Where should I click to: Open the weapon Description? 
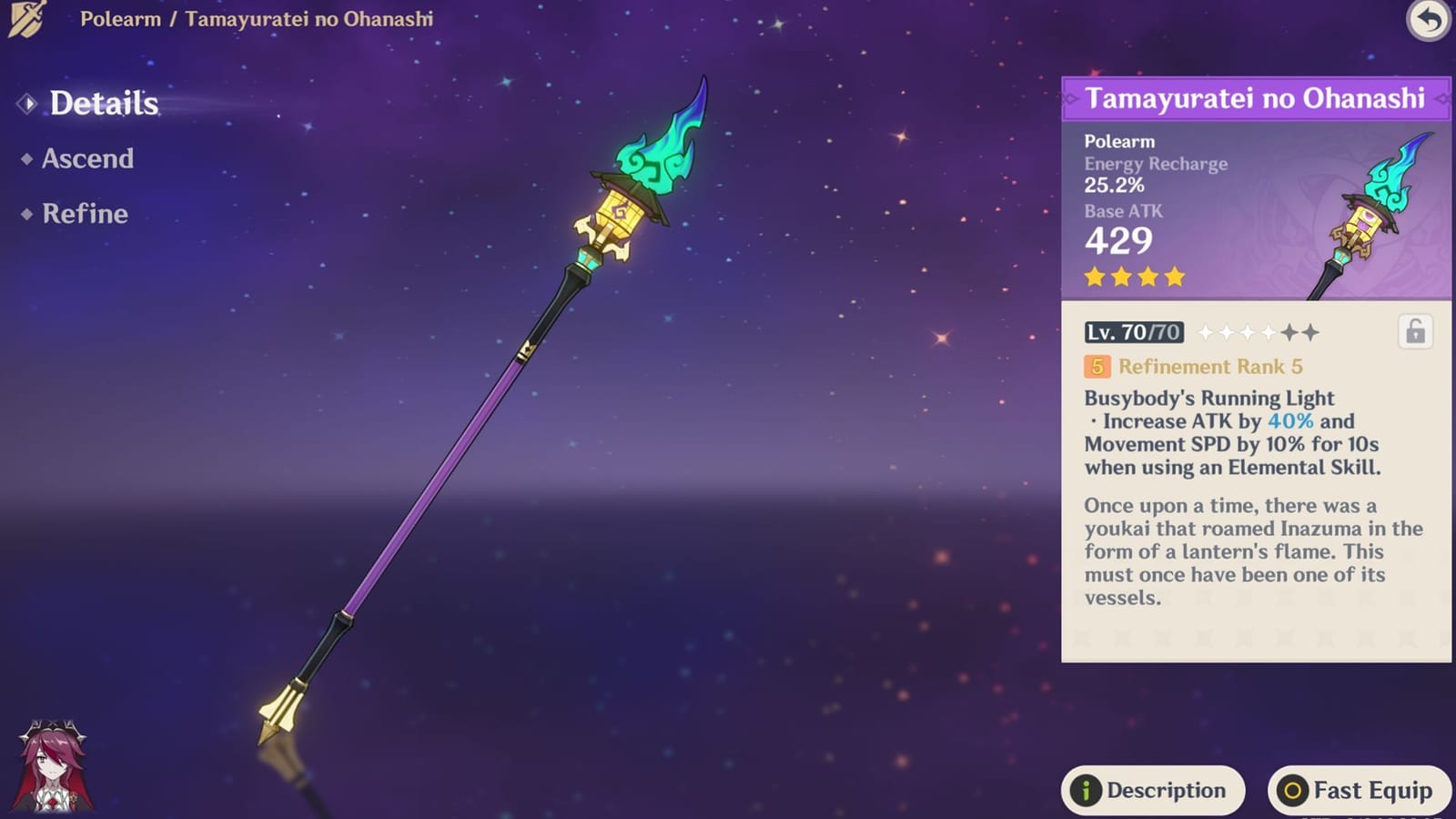[x=1152, y=790]
